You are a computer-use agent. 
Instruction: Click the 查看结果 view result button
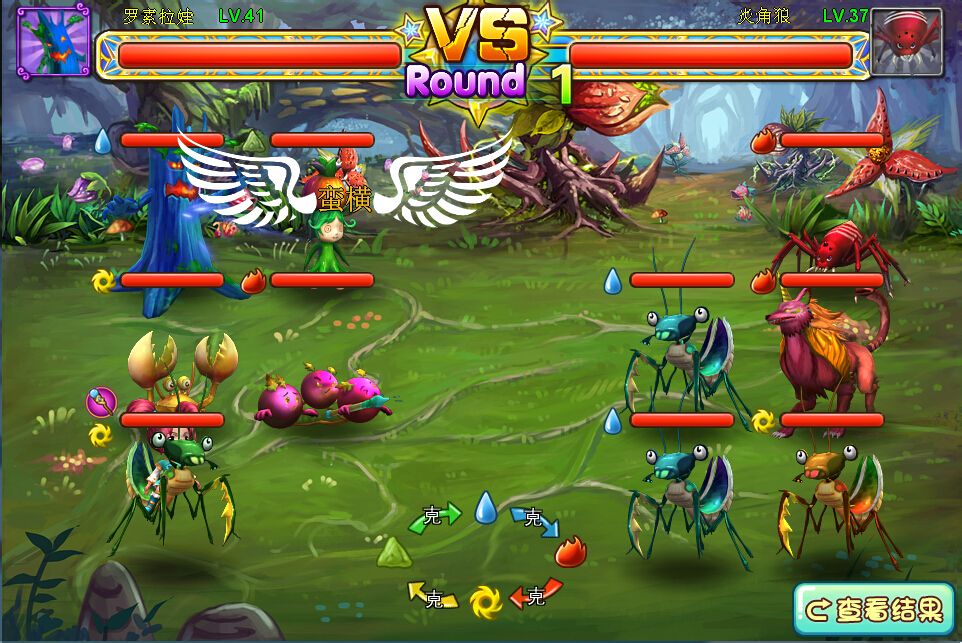point(874,608)
